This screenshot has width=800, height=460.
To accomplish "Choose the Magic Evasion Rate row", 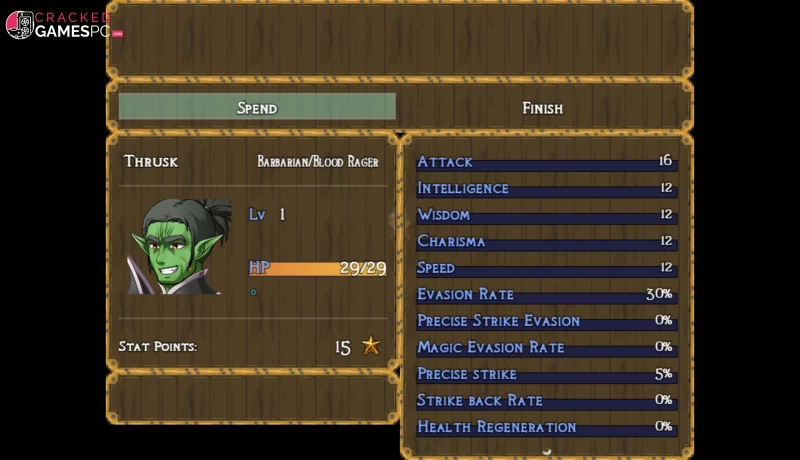I will (x=545, y=347).
